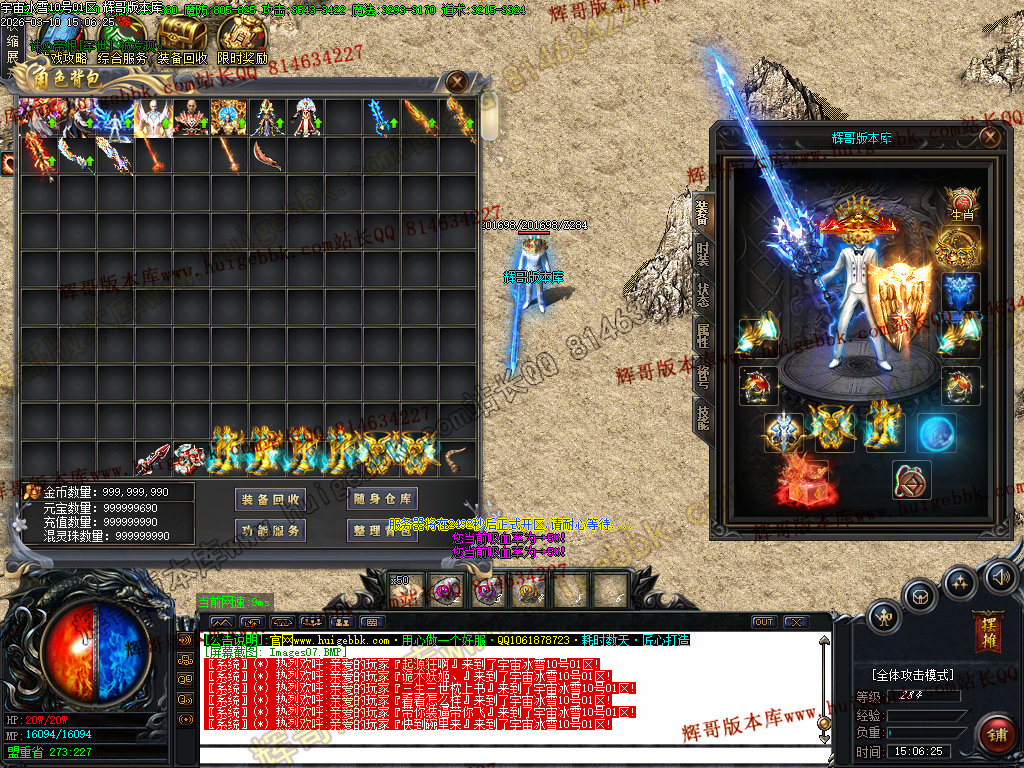Screen dimensions: 1024x768
Task: Click the OUT button above the chat
Action: tap(764, 622)
